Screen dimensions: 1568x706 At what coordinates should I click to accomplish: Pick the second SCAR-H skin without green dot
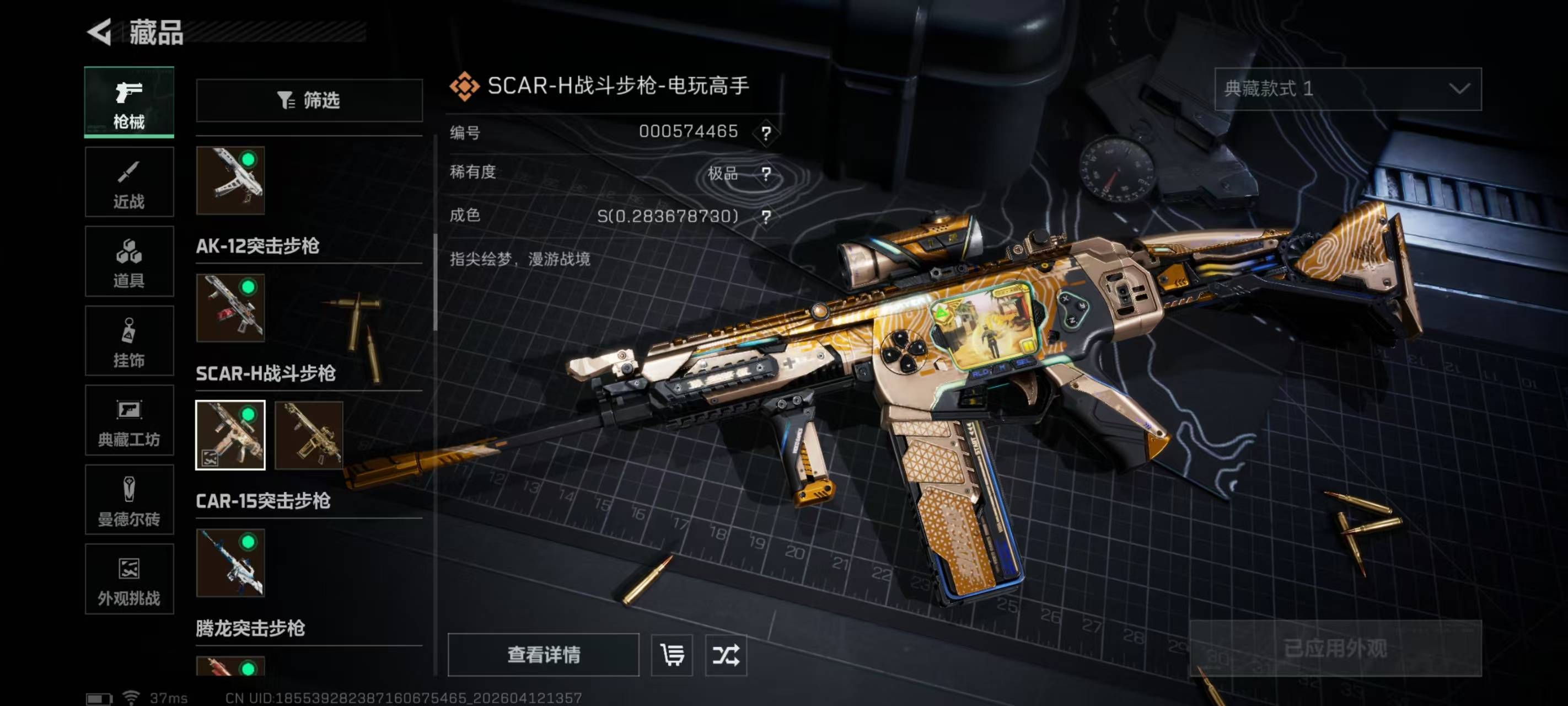[x=309, y=435]
